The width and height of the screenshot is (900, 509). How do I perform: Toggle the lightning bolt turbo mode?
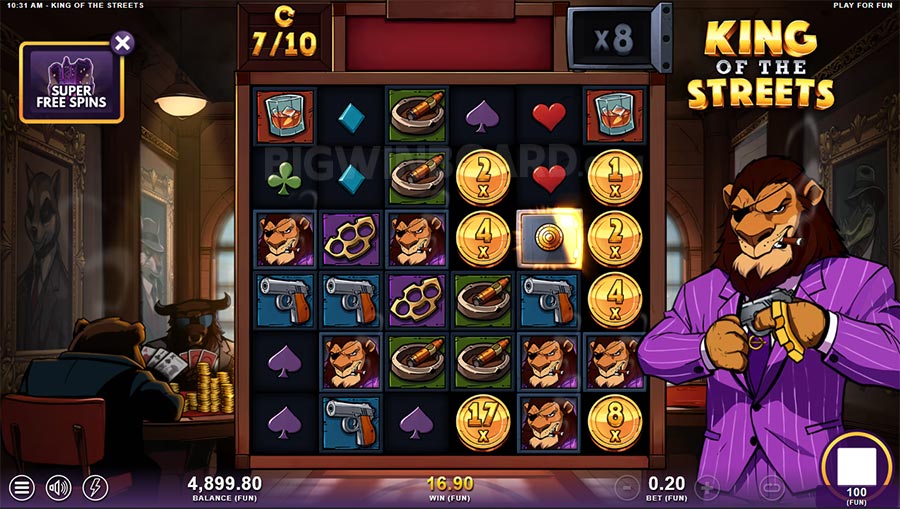(95, 488)
